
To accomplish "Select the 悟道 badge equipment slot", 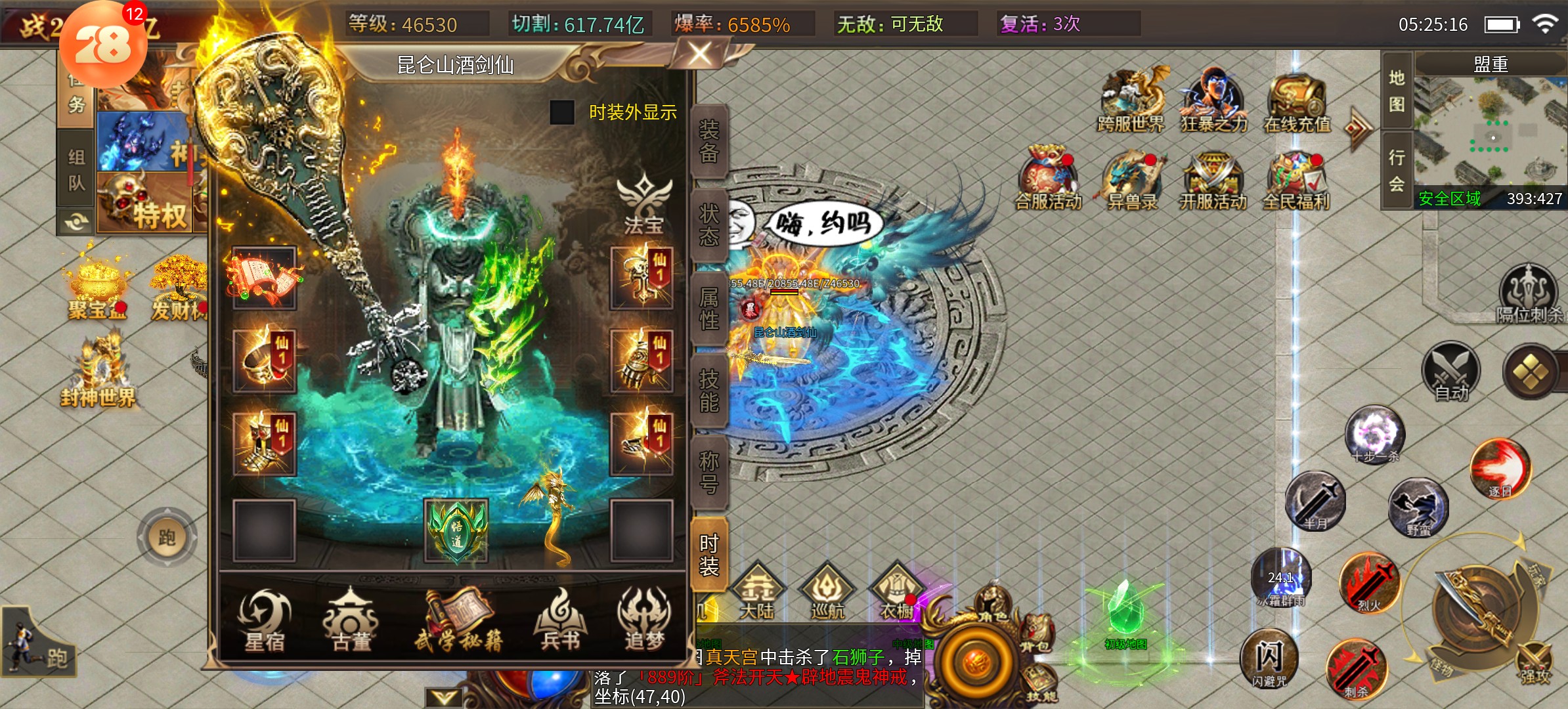I will point(456,530).
